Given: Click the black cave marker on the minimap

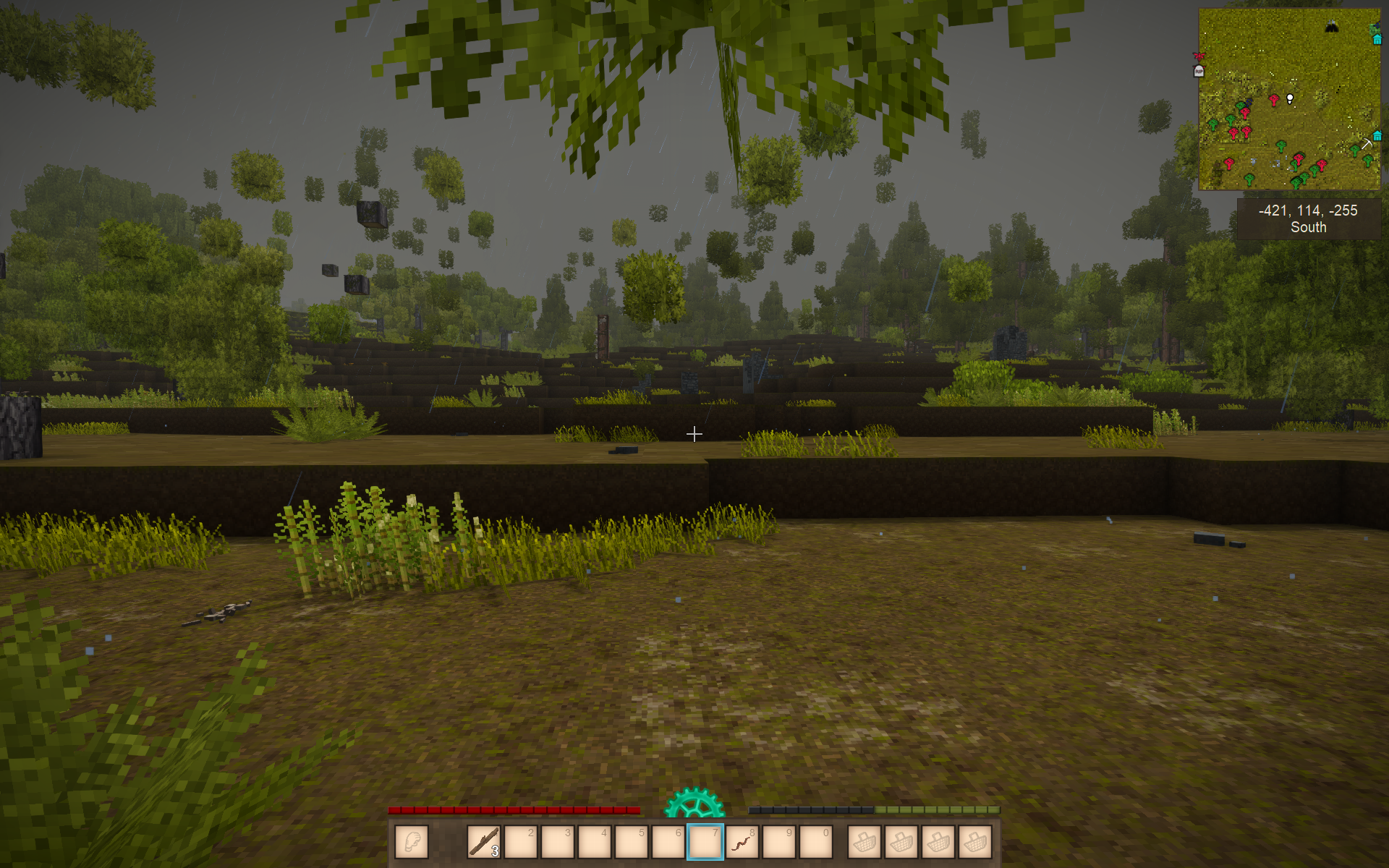Looking at the screenshot, I should 1331,27.
